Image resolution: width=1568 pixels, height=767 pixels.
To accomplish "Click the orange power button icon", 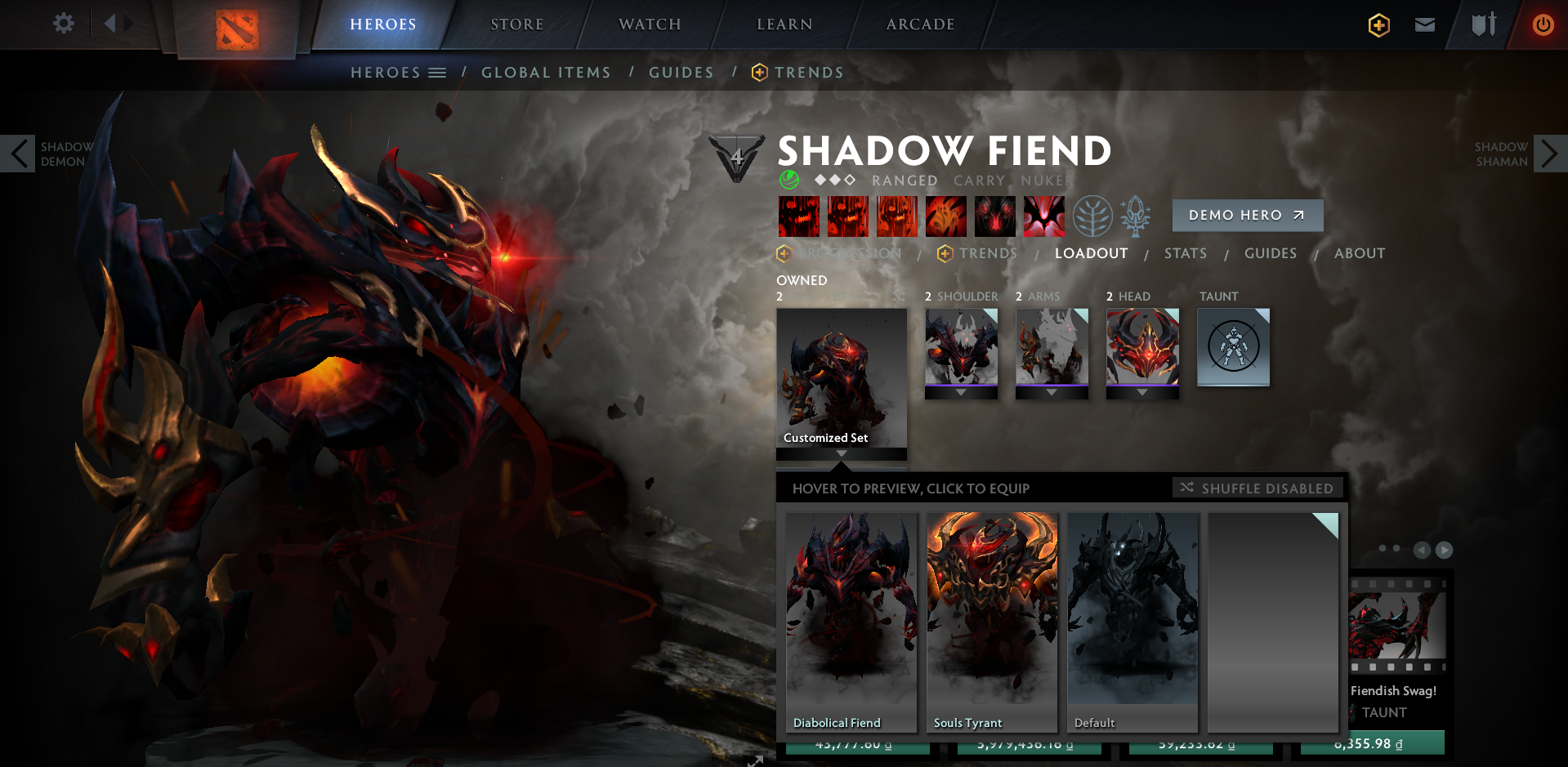I will tap(1543, 25).
